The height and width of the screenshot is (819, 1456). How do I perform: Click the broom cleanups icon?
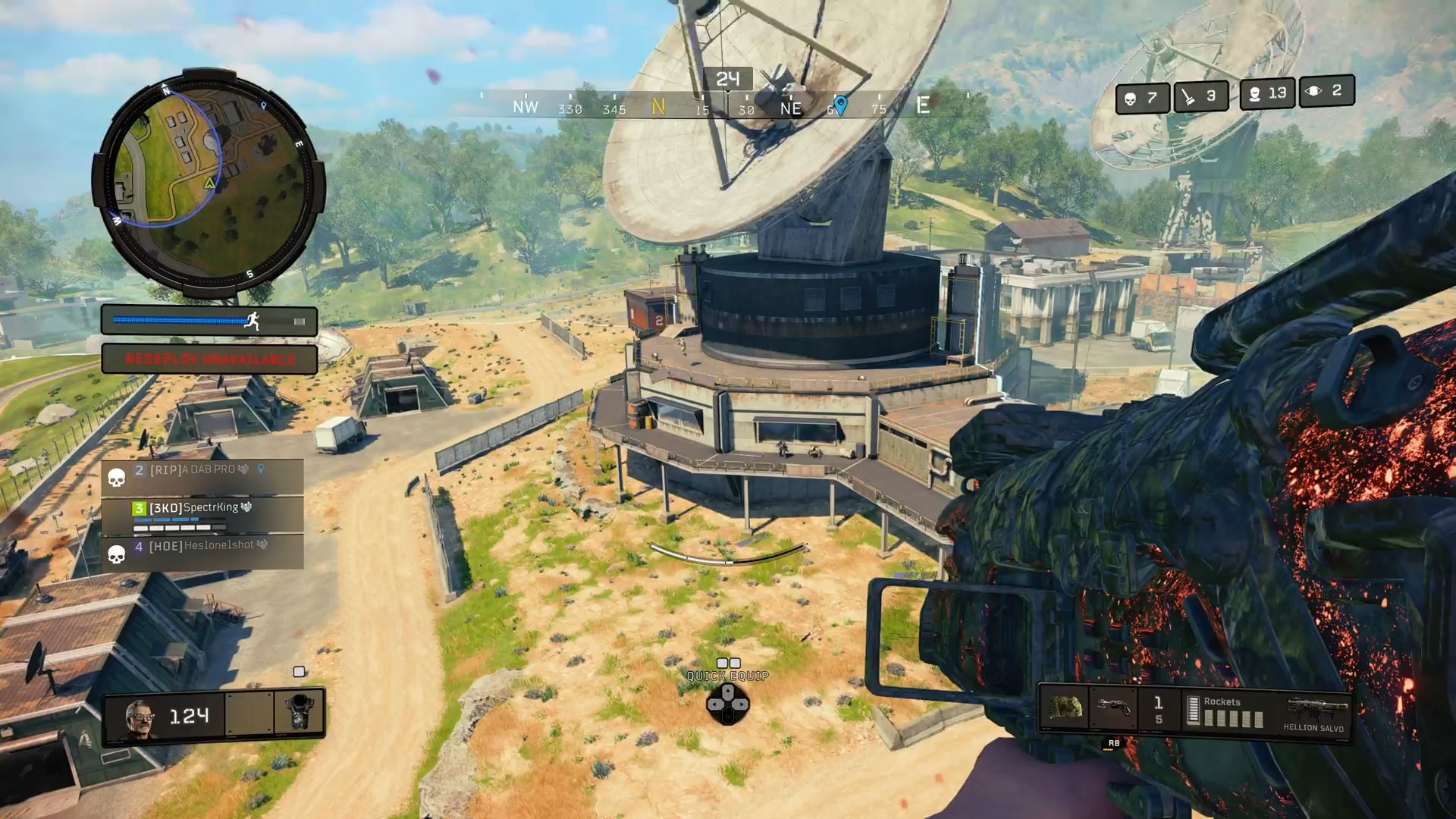point(1188,97)
